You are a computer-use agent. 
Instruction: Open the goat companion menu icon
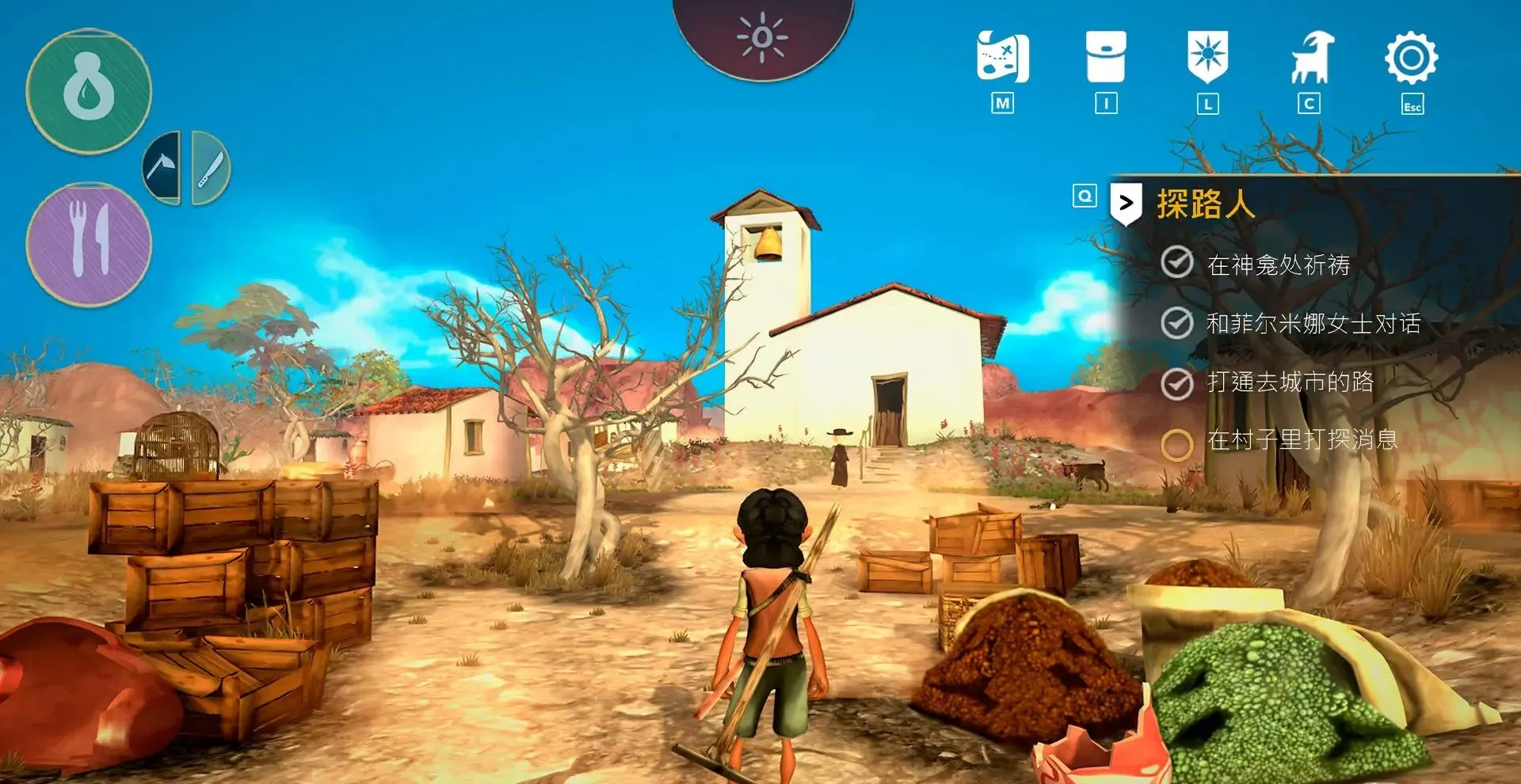(x=1311, y=57)
